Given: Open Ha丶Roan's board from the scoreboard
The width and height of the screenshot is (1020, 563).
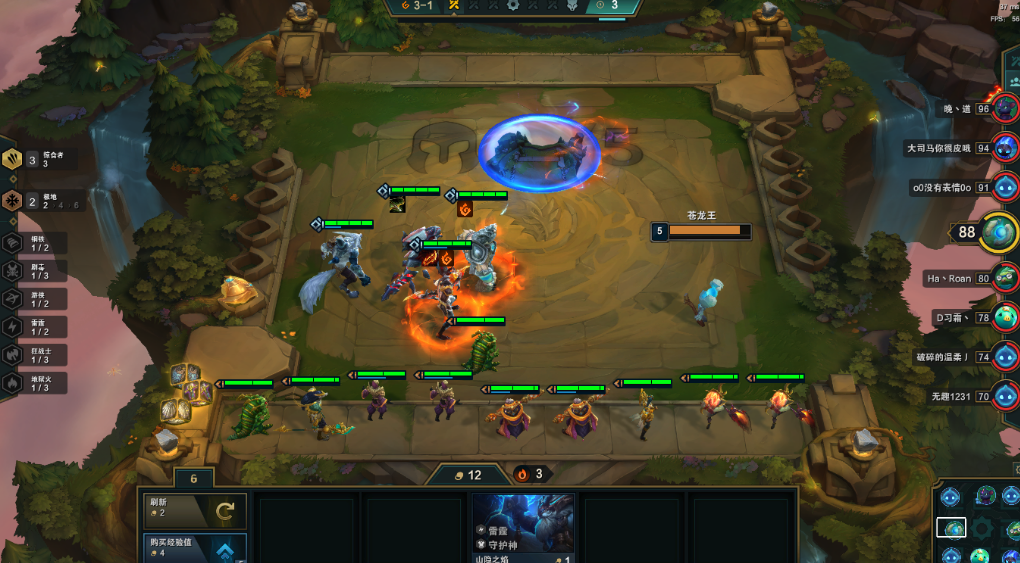Looking at the screenshot, I should [1005, 278].
